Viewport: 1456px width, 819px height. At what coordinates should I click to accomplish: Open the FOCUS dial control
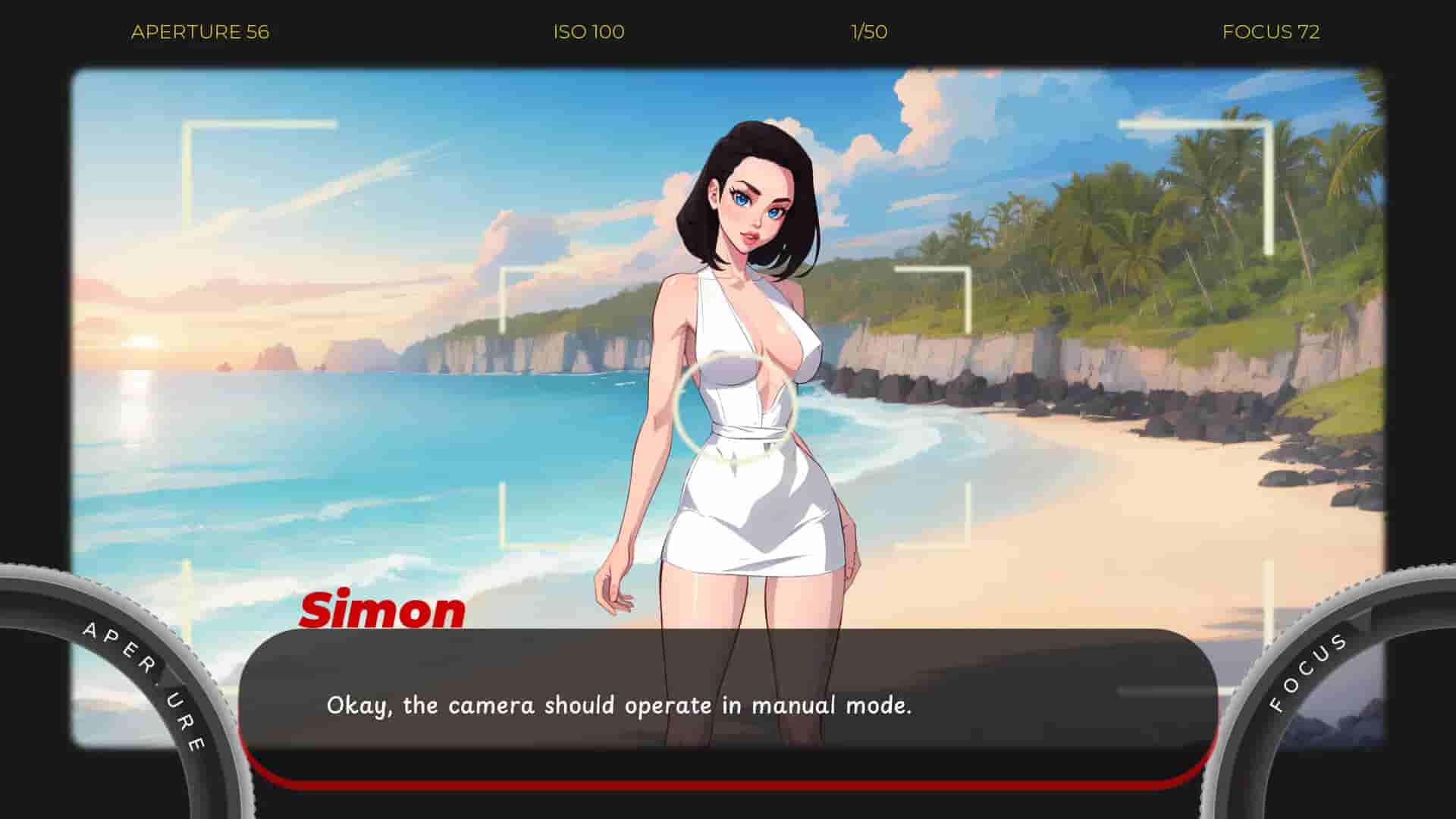click(x=1335, y=682)
